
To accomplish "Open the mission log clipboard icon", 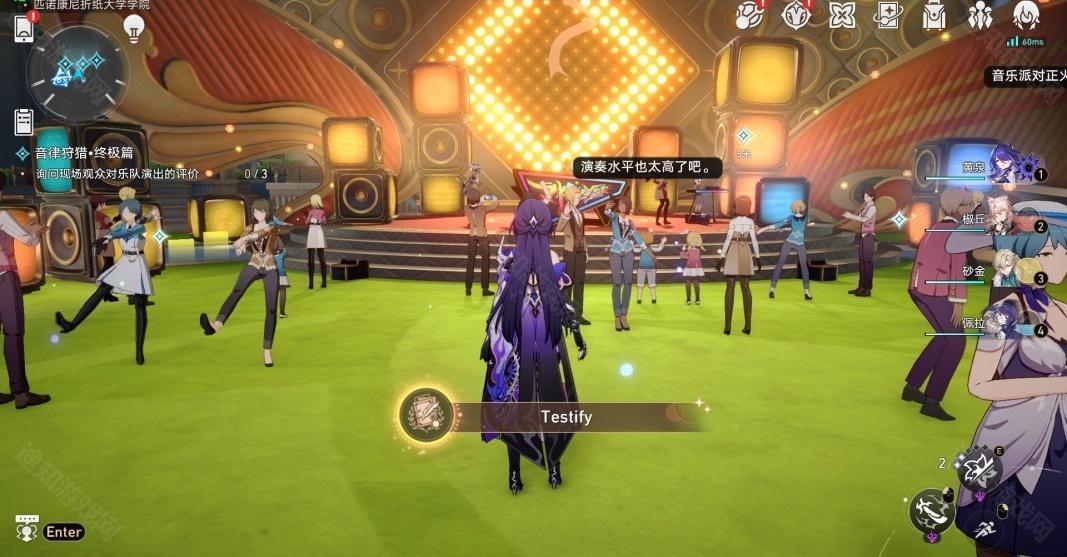I will [24, 122].
